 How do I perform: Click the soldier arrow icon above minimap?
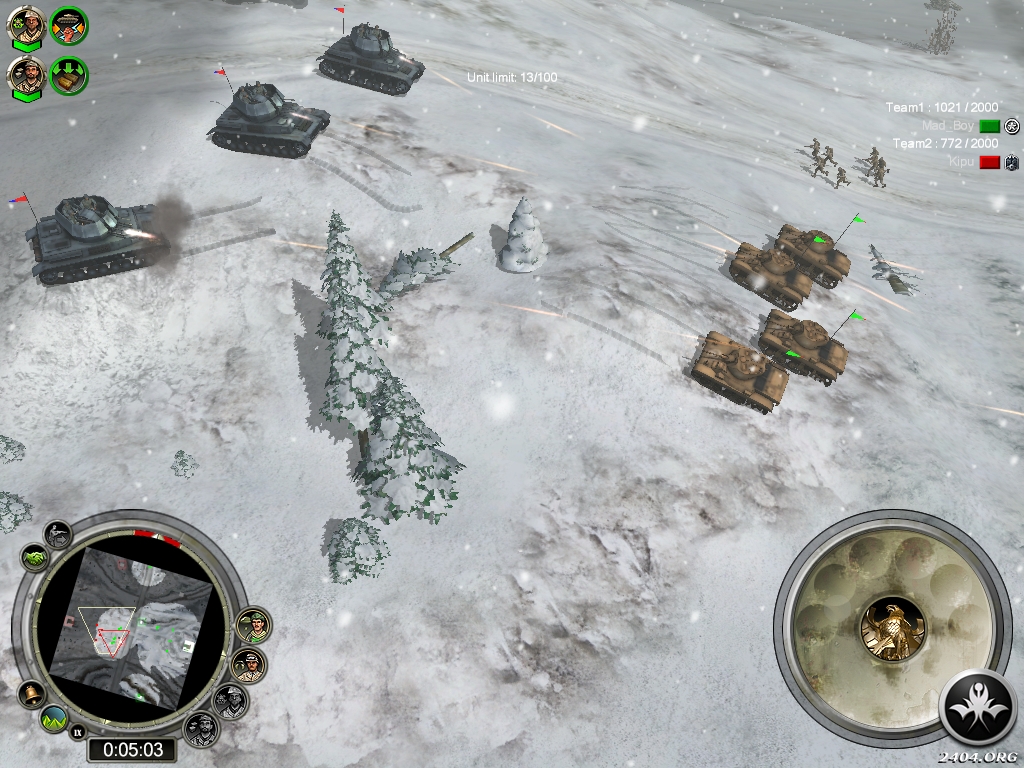click(59, 534)
